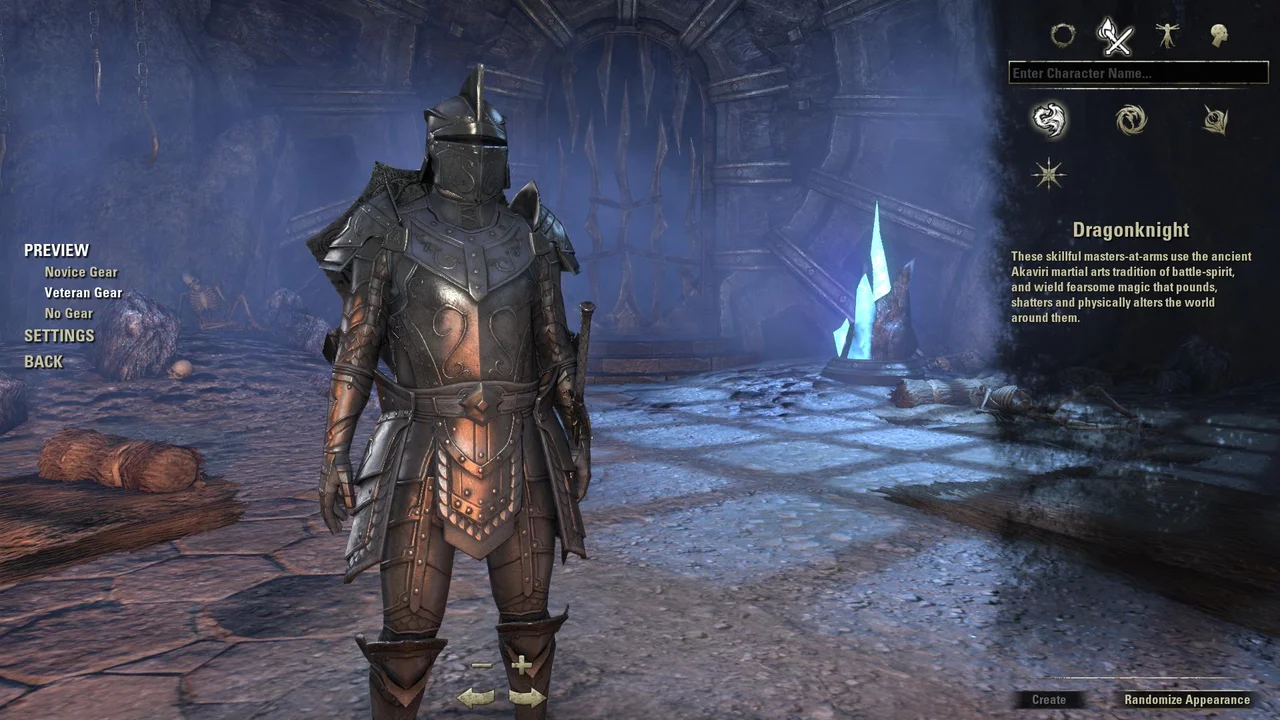Expand the PREVIEW section header
1280x720 pixels.
(56, 249)
